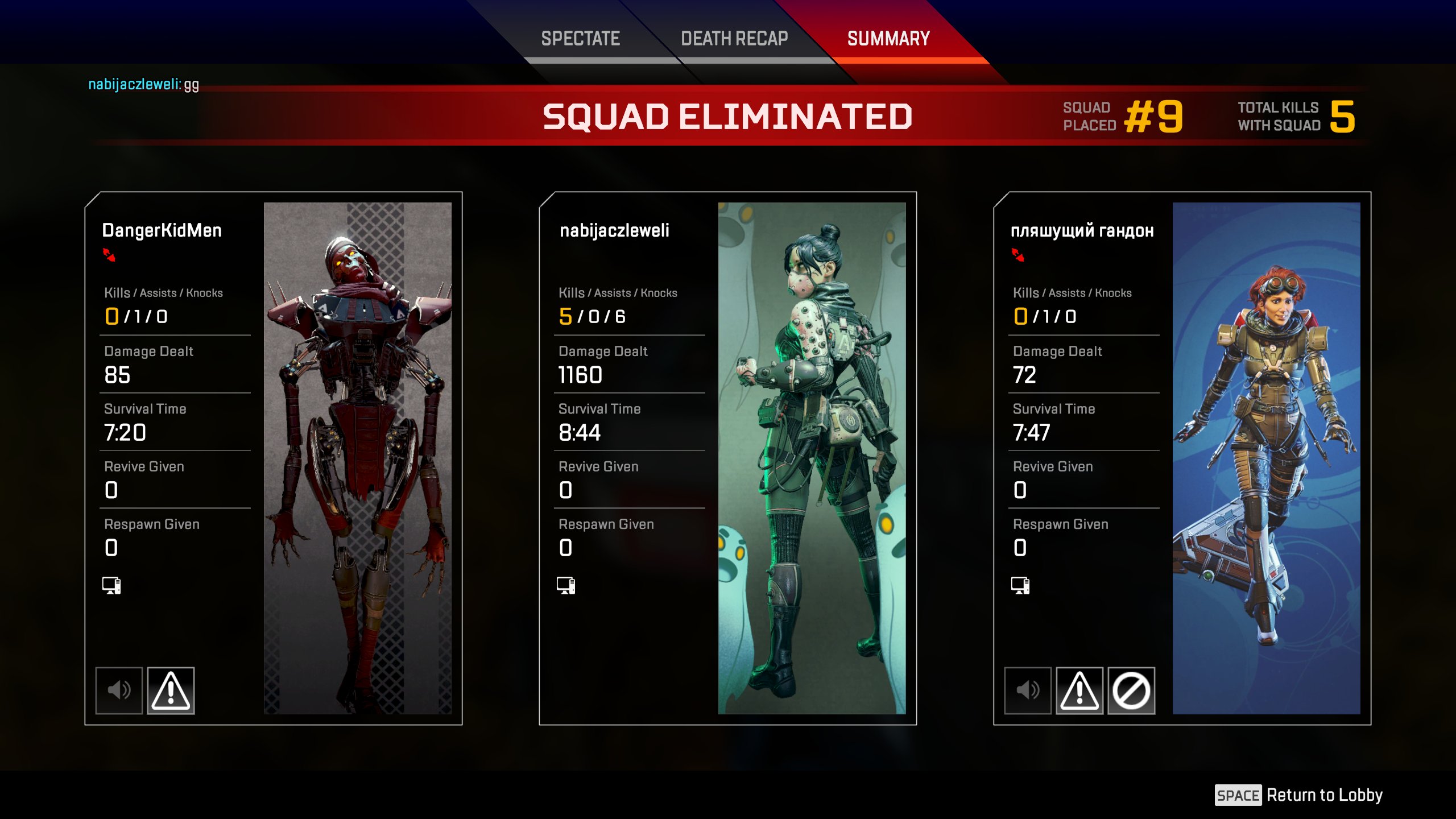The height and width of the screenshot is (819, 1456).
Task: Open the Death Recap tab
Action: point(734,39)
